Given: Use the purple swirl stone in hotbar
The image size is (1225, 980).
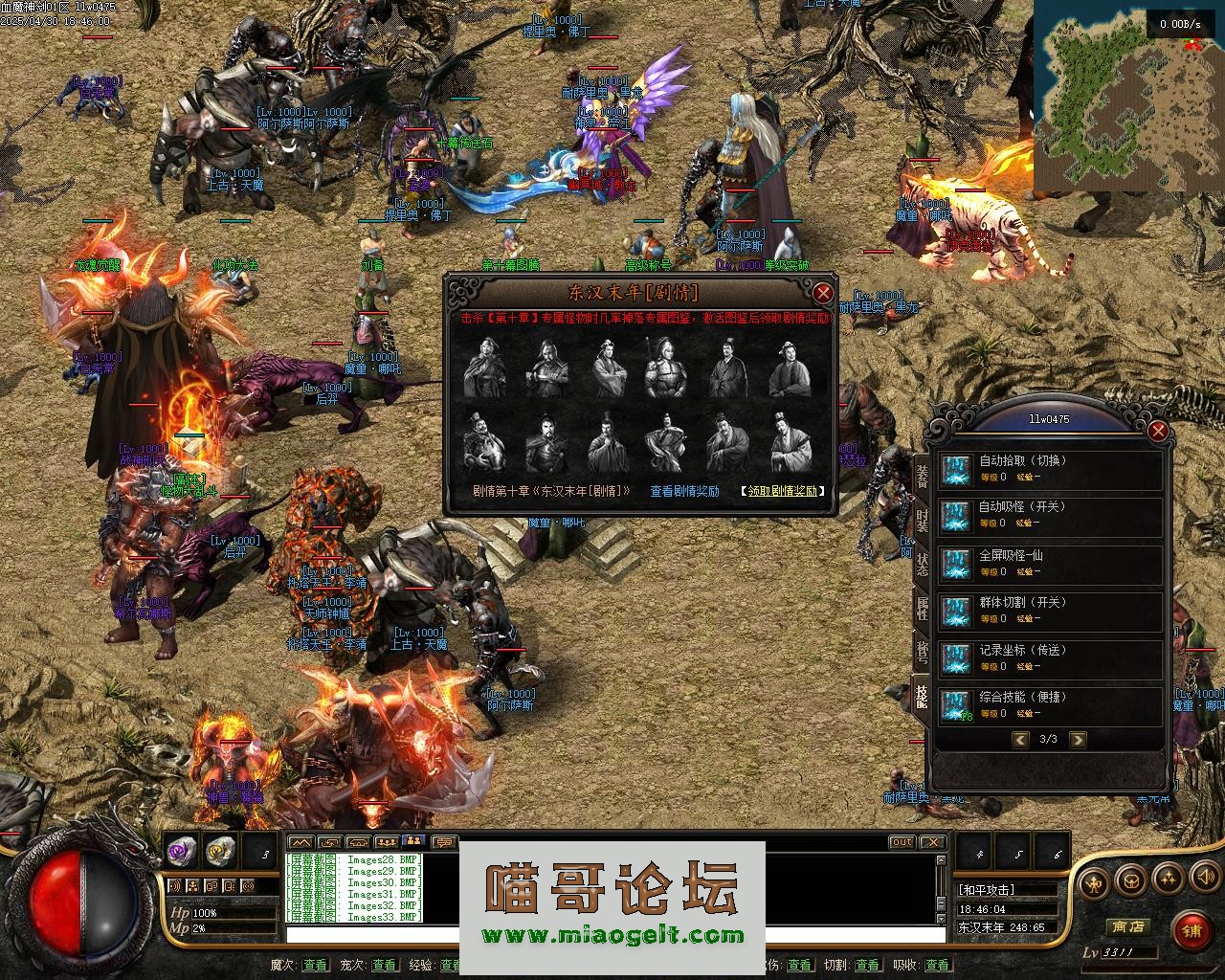Looking at the screenshot, I should [x=181, y=850].
